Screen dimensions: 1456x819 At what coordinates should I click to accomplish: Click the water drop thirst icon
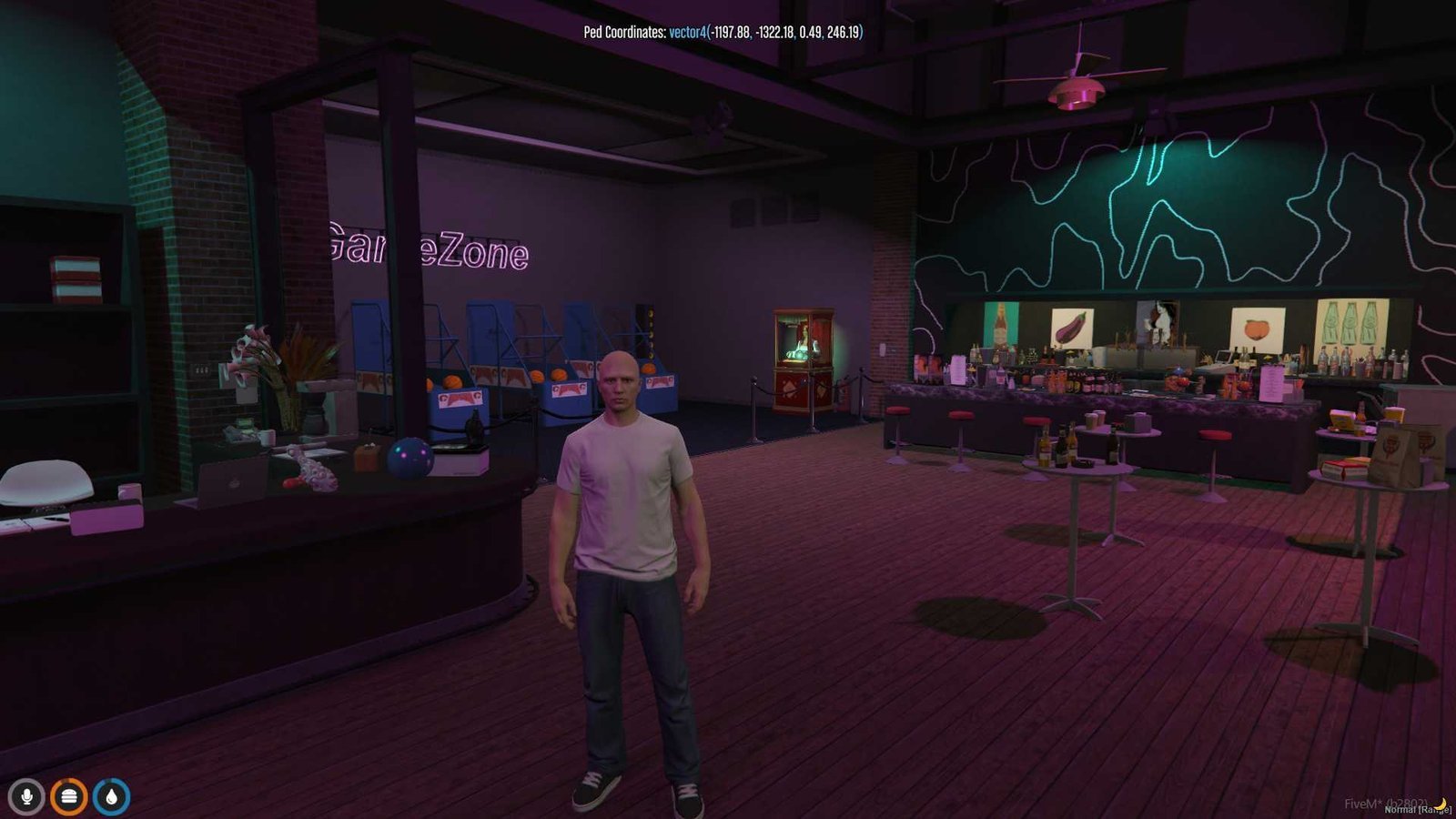coord(111,797)
